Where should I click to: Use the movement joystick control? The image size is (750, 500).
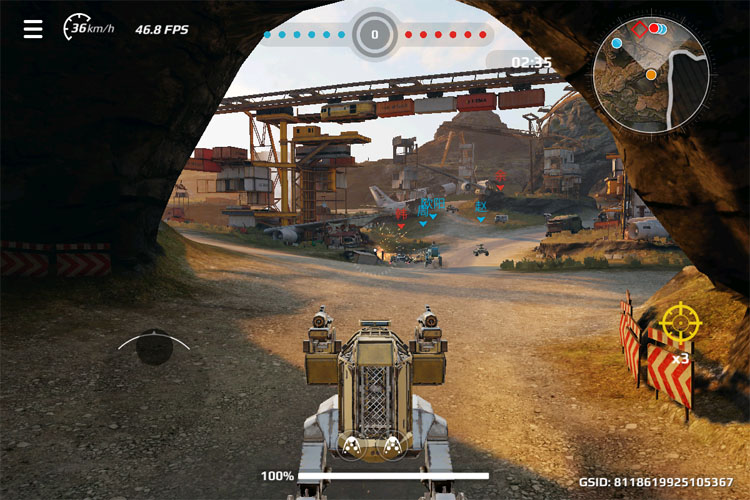tap(153, 347)
